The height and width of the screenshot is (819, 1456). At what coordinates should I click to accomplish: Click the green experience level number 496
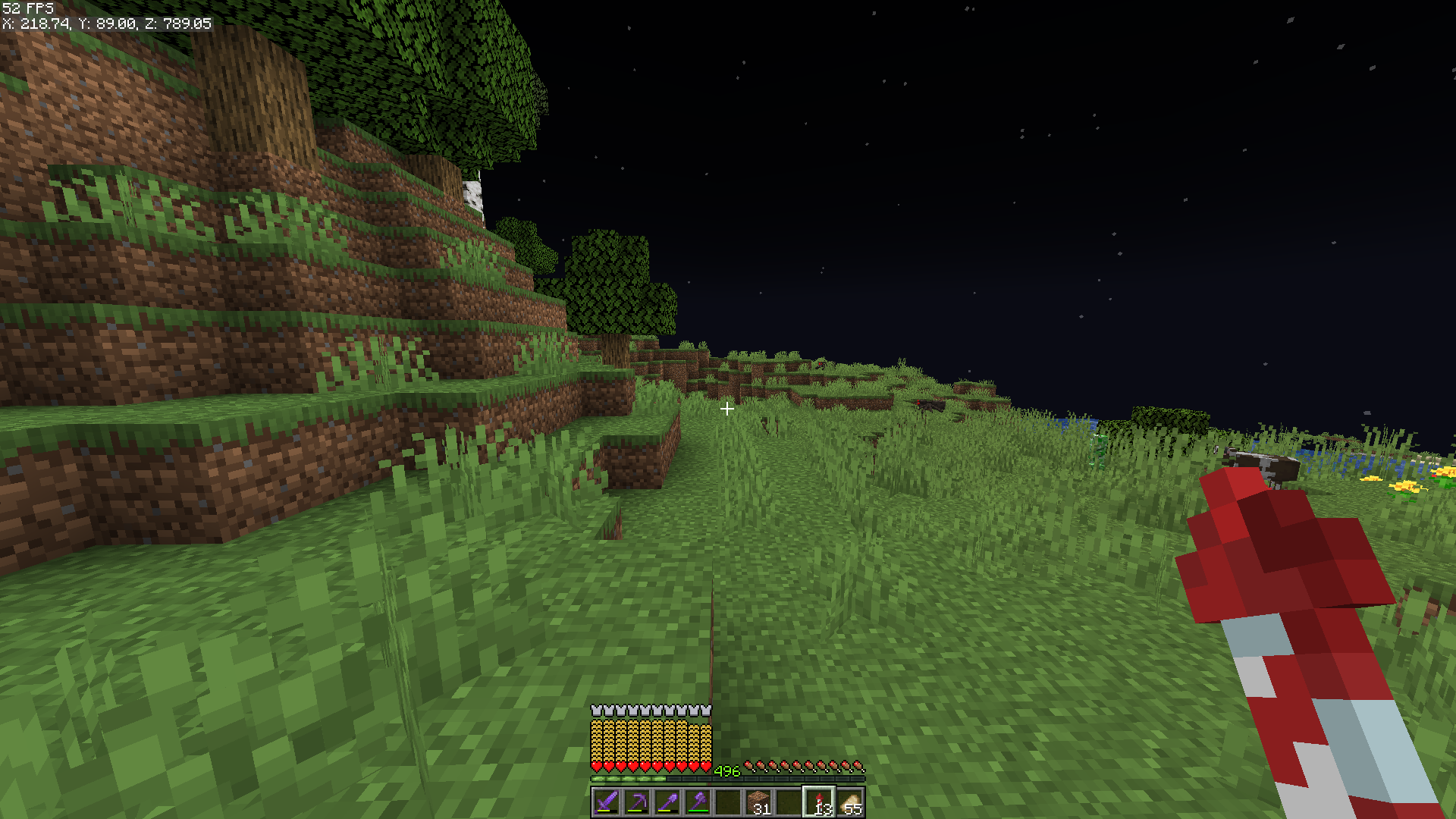(x=726, y=771)
